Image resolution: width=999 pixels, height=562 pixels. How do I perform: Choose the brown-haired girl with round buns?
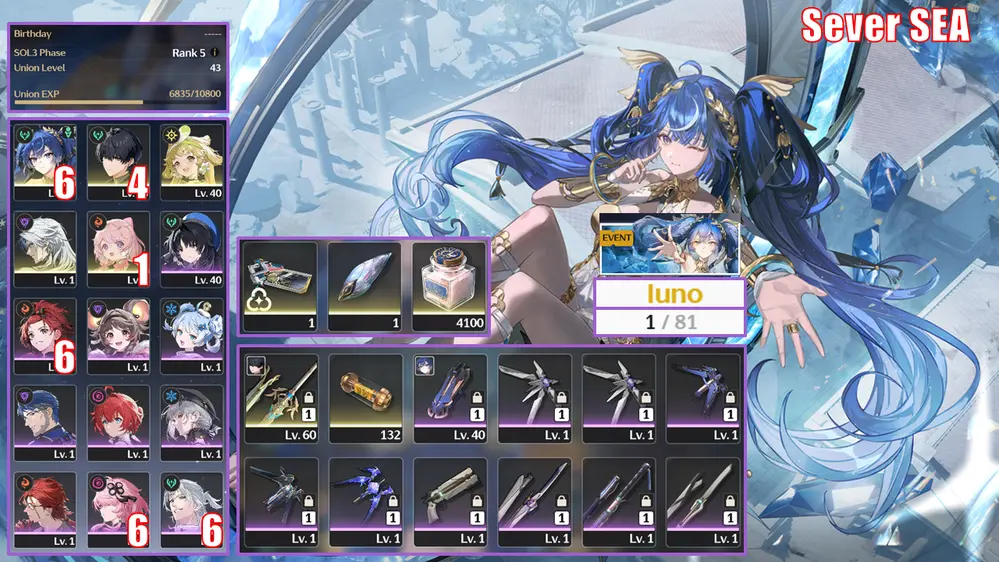(118, 335)
